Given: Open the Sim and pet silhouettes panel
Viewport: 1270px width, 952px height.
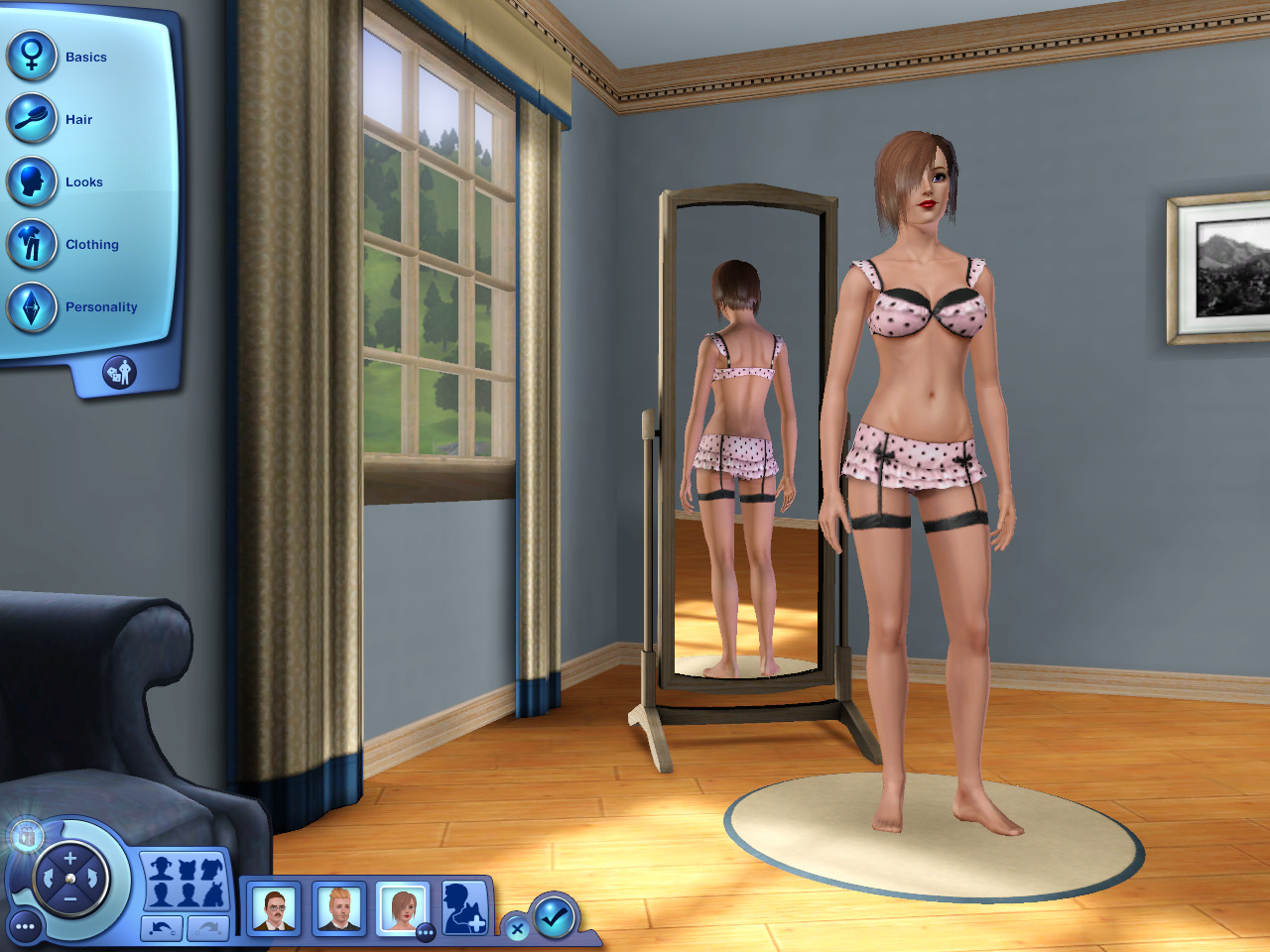Looking at the screenshot, I should (186, 882).
